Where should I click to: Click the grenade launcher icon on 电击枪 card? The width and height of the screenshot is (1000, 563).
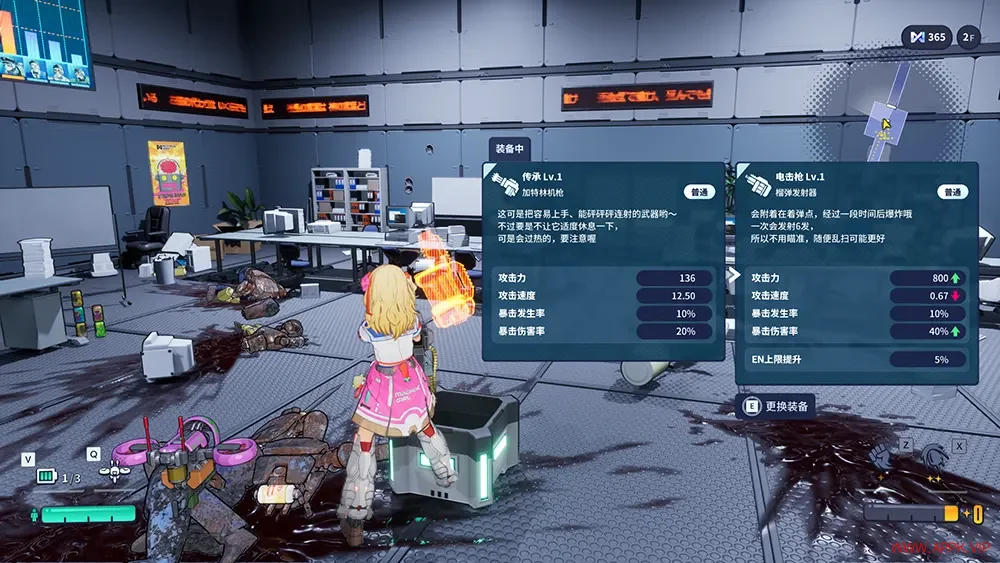755,183
